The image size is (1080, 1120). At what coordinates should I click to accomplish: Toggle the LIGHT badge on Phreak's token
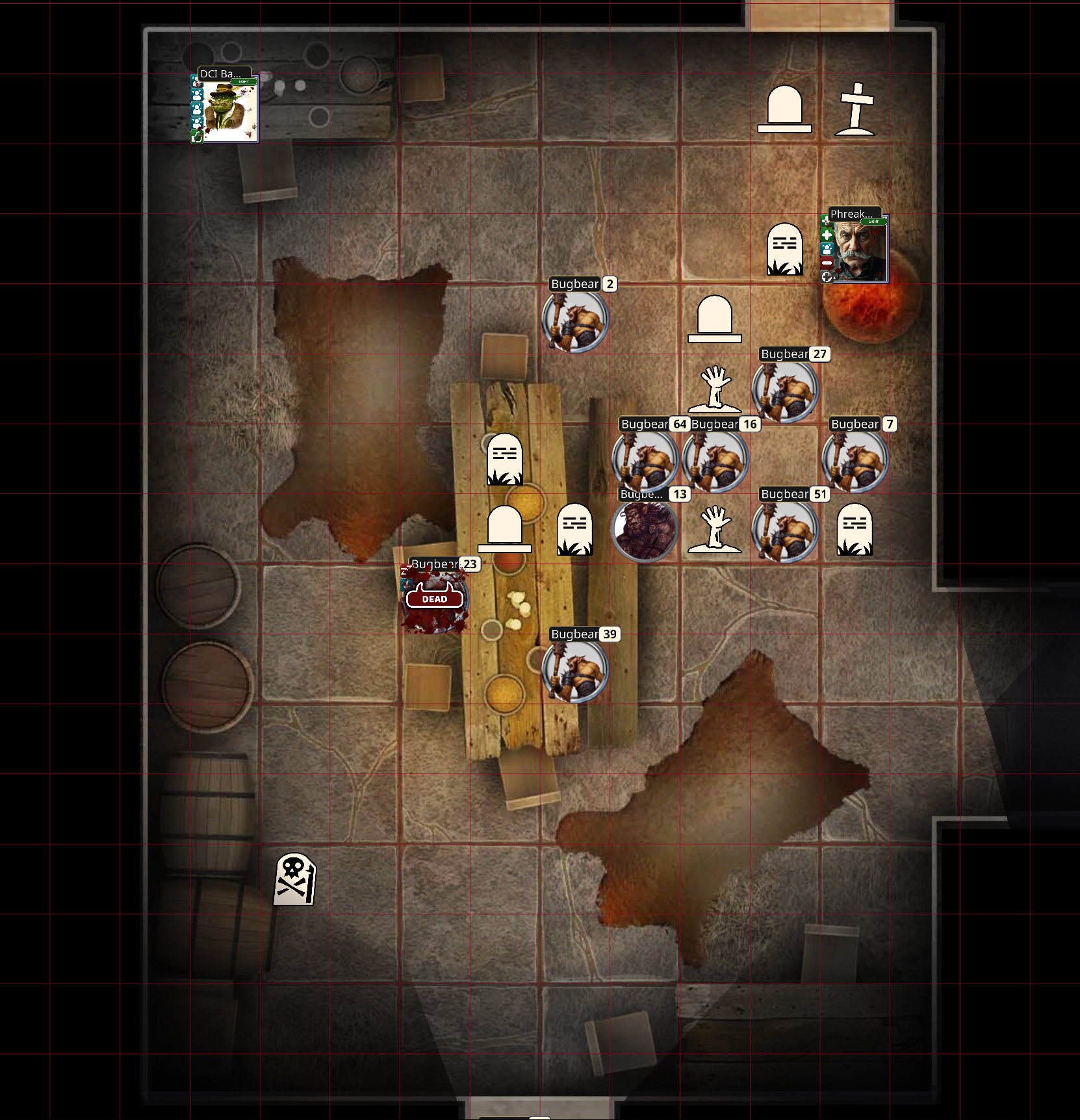click(x=873, y=222)
